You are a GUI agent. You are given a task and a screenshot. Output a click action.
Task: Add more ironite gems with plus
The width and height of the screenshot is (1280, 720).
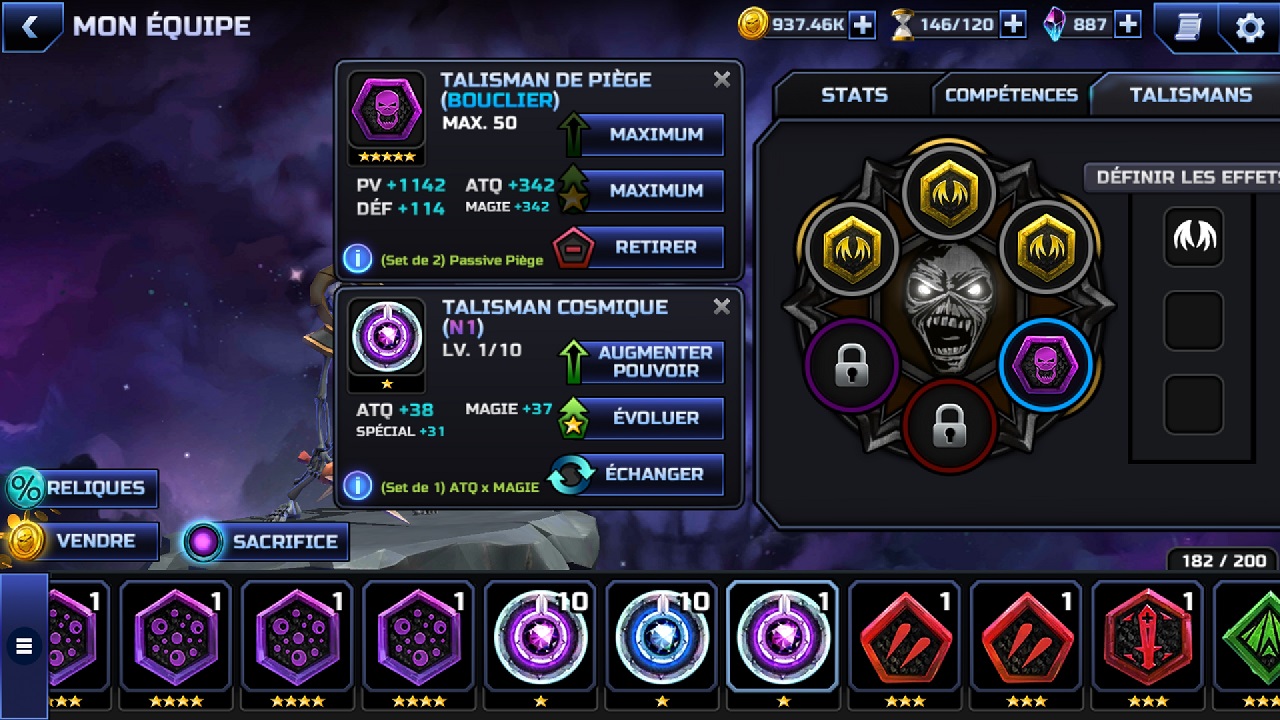(1128, 25)
